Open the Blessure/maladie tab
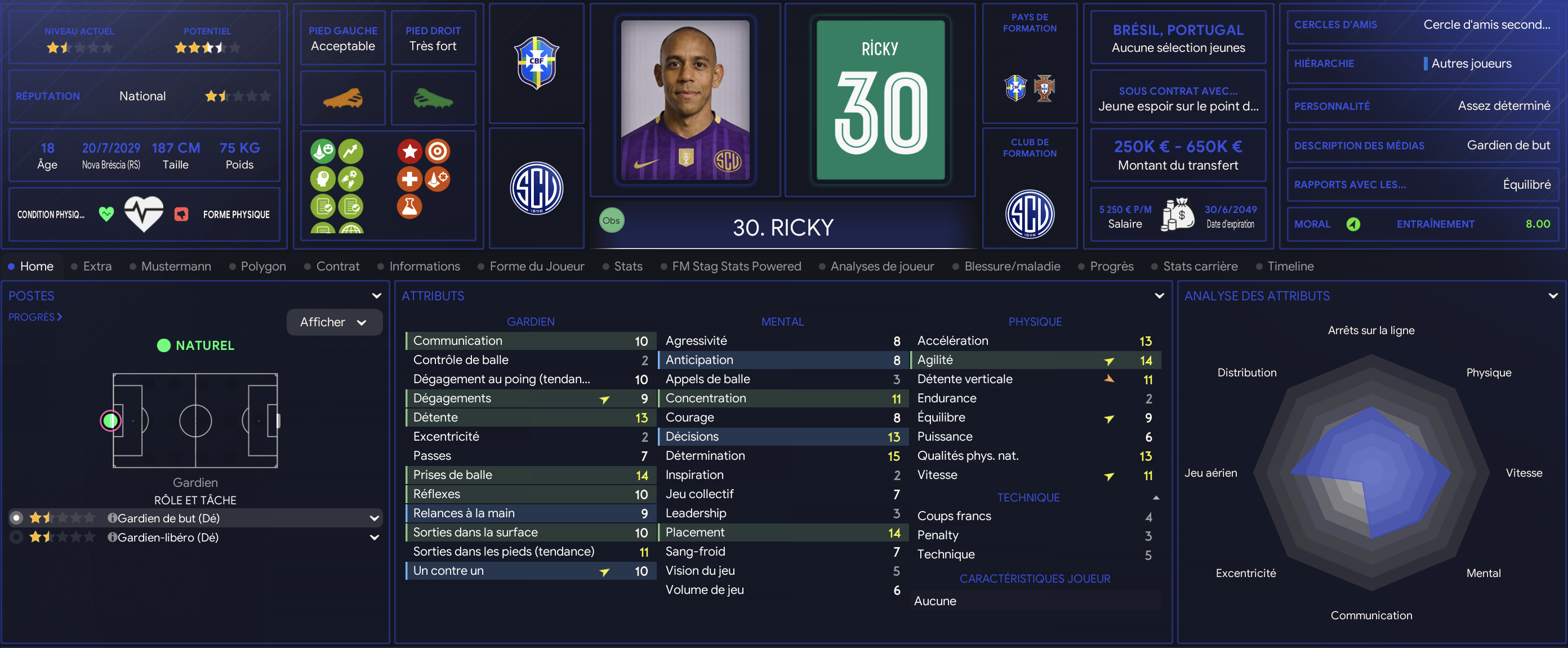This screenshot has height=648, width=1568. (1012, 266)
